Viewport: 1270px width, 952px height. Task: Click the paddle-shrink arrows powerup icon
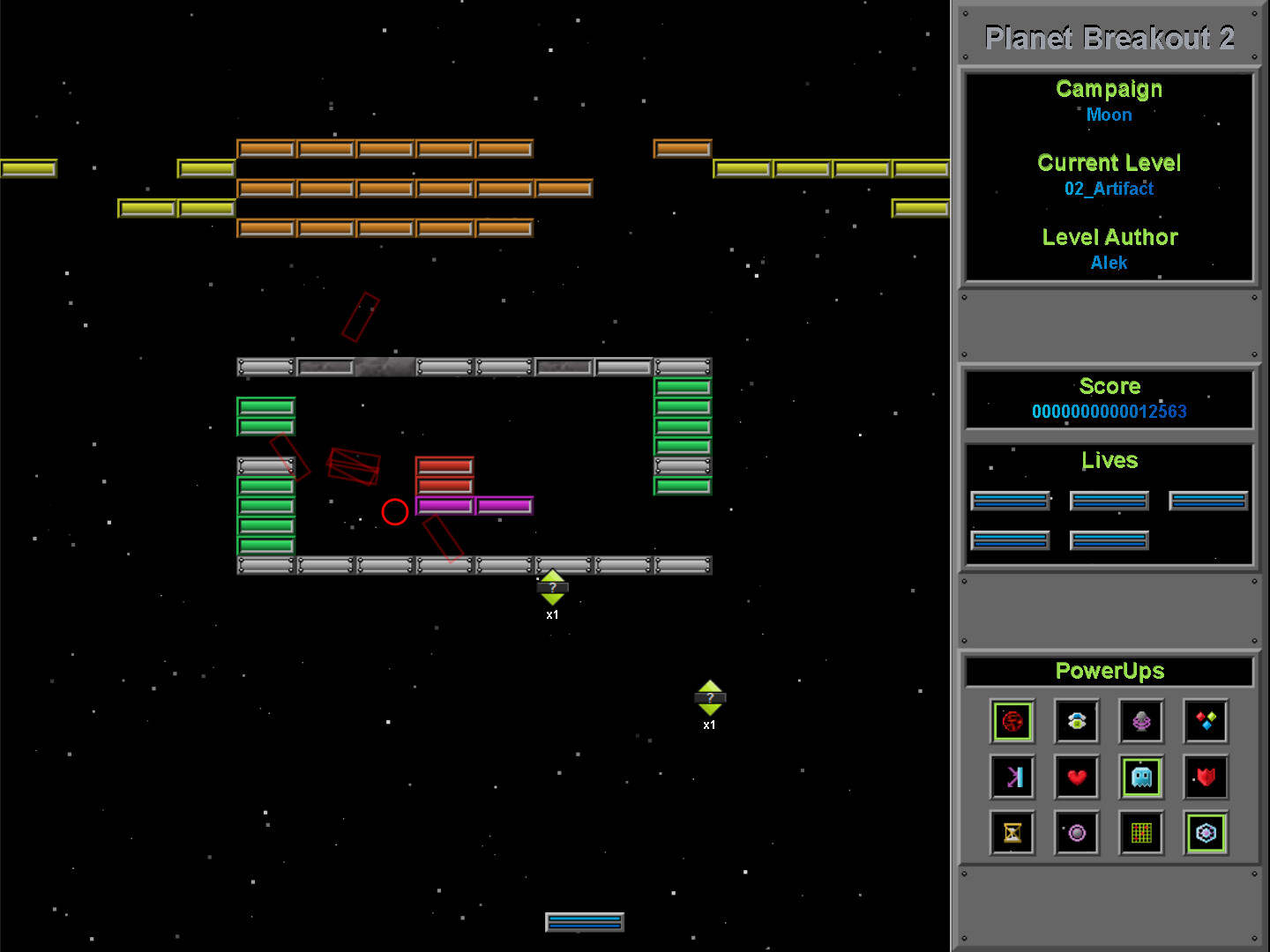point(1012,777)
